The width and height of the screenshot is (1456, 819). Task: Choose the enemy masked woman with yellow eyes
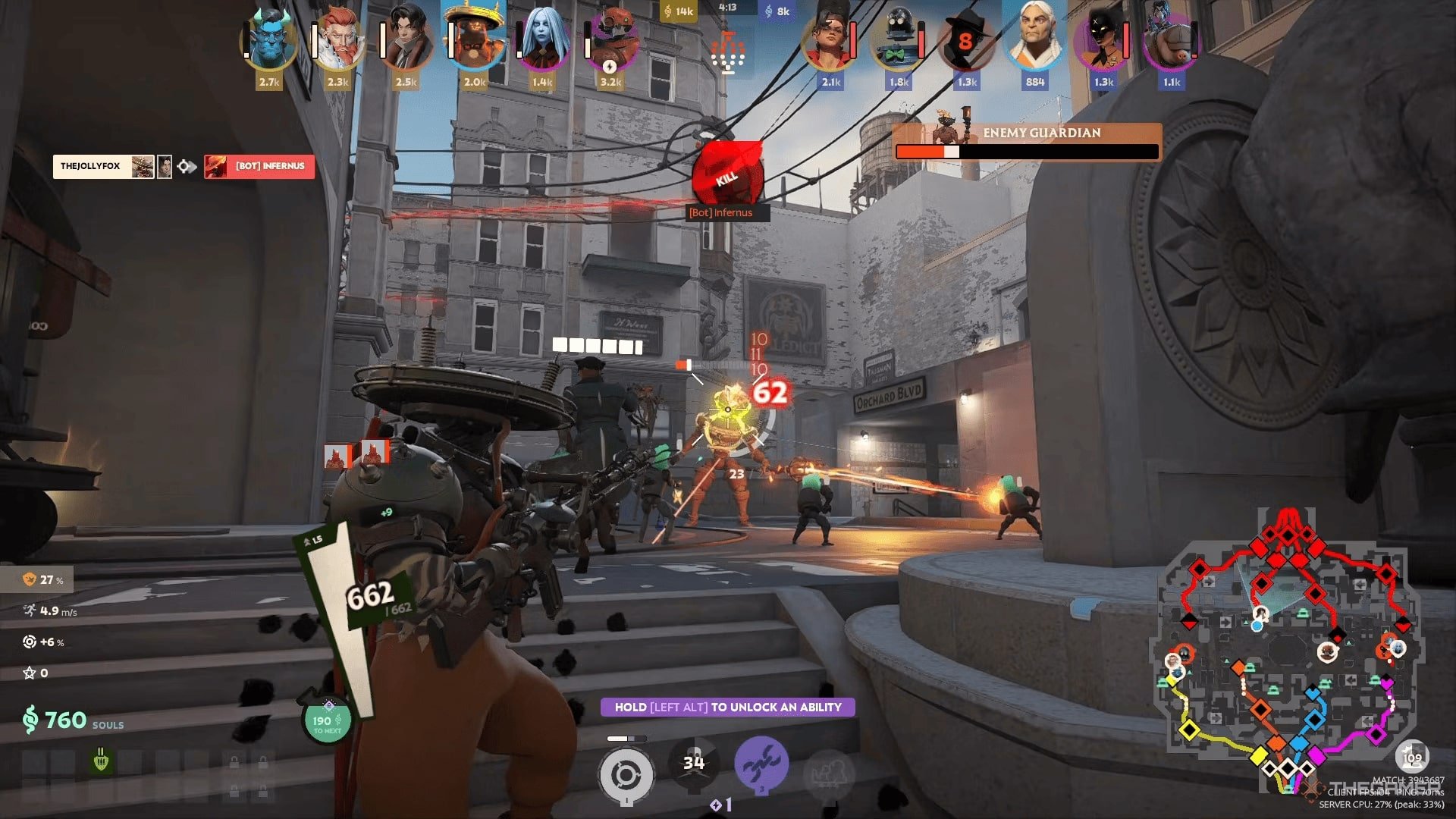[x=1103, y=42]
